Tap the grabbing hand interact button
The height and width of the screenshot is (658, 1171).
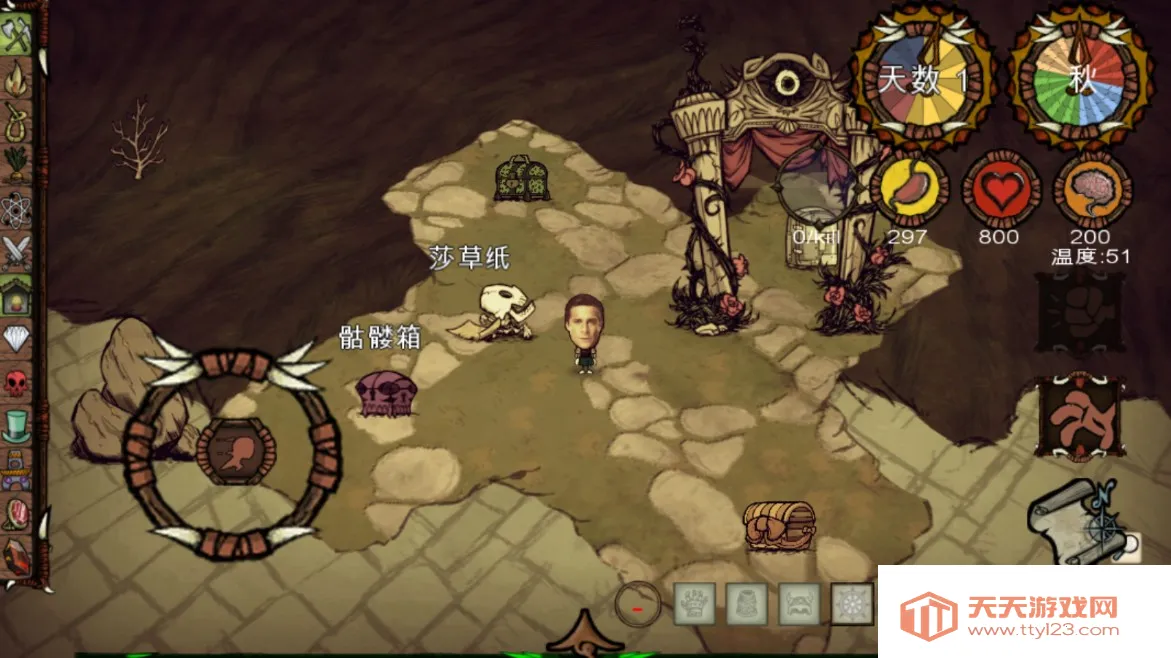coord(1080,417)
